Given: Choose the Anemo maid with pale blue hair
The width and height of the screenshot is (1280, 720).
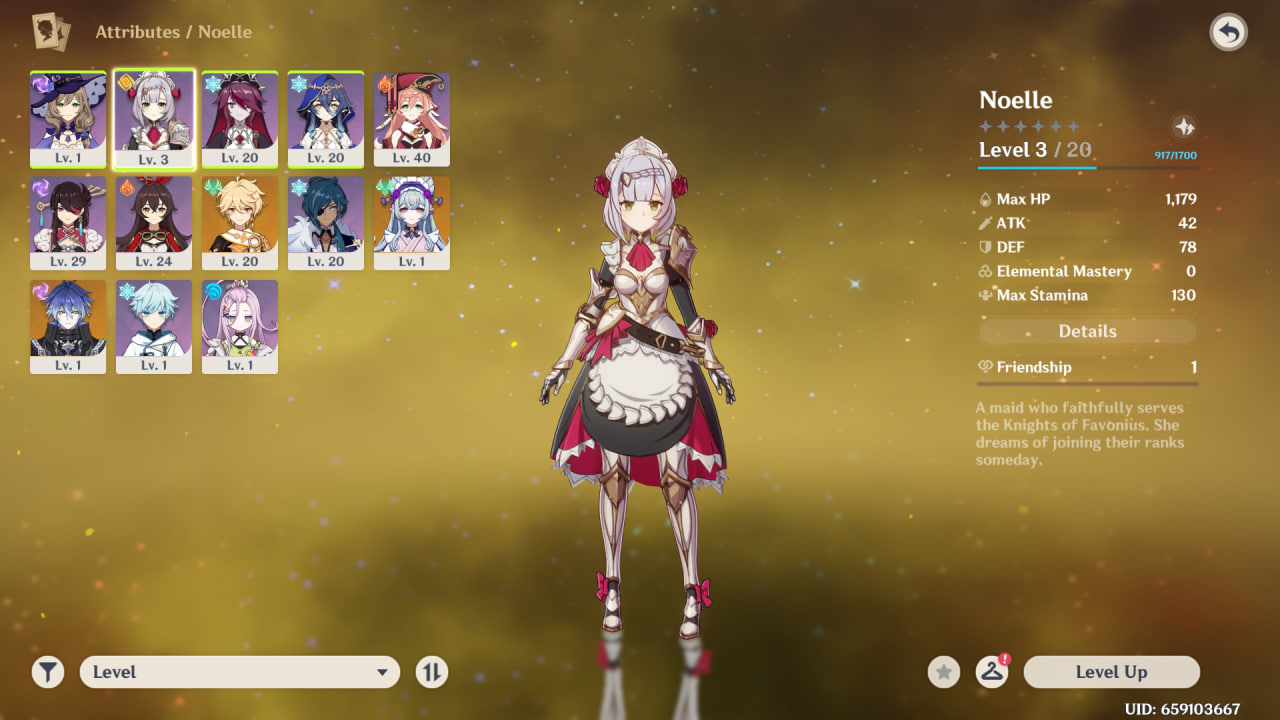Looking at the screenshot, I should (x=412, y=222).
